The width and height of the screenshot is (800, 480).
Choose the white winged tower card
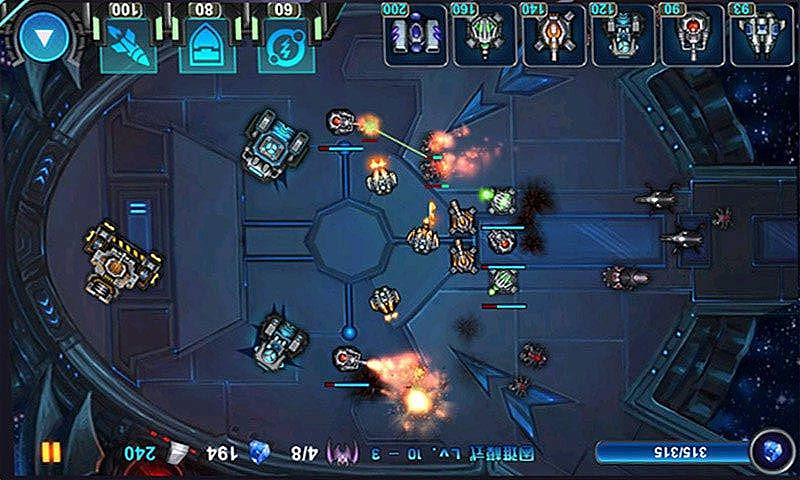(x=760, y=36)
